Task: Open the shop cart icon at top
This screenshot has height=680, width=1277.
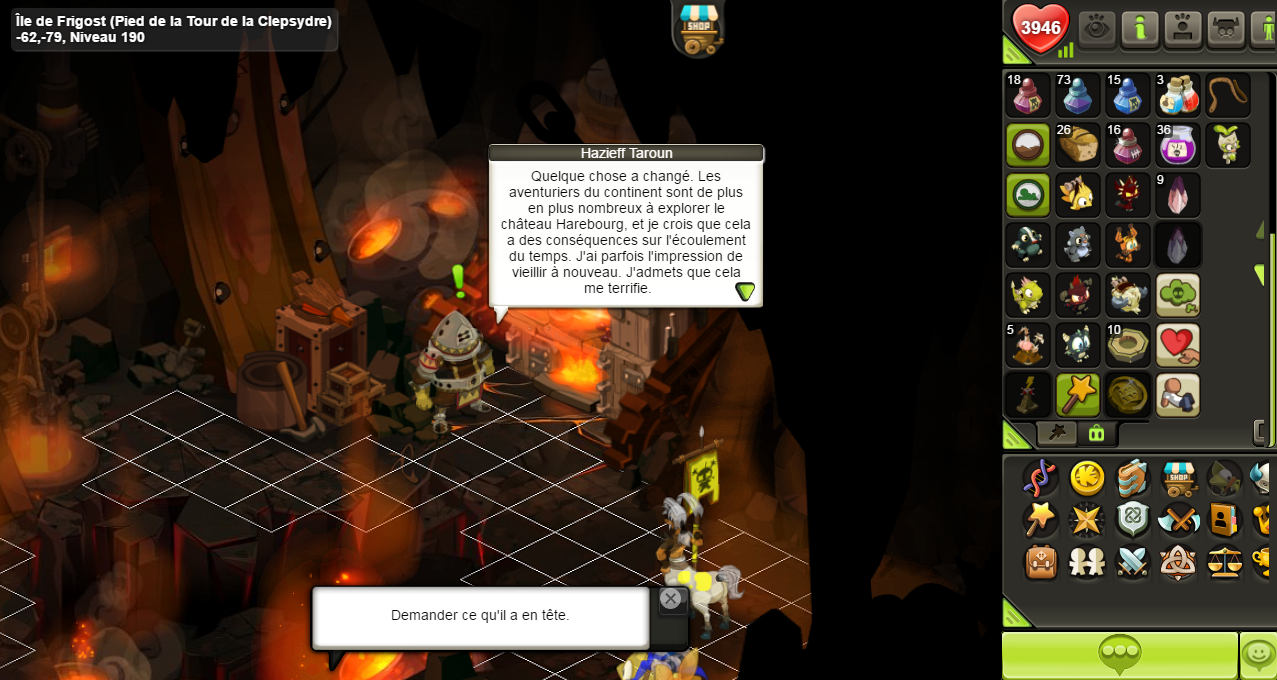Action: point(699,26)
